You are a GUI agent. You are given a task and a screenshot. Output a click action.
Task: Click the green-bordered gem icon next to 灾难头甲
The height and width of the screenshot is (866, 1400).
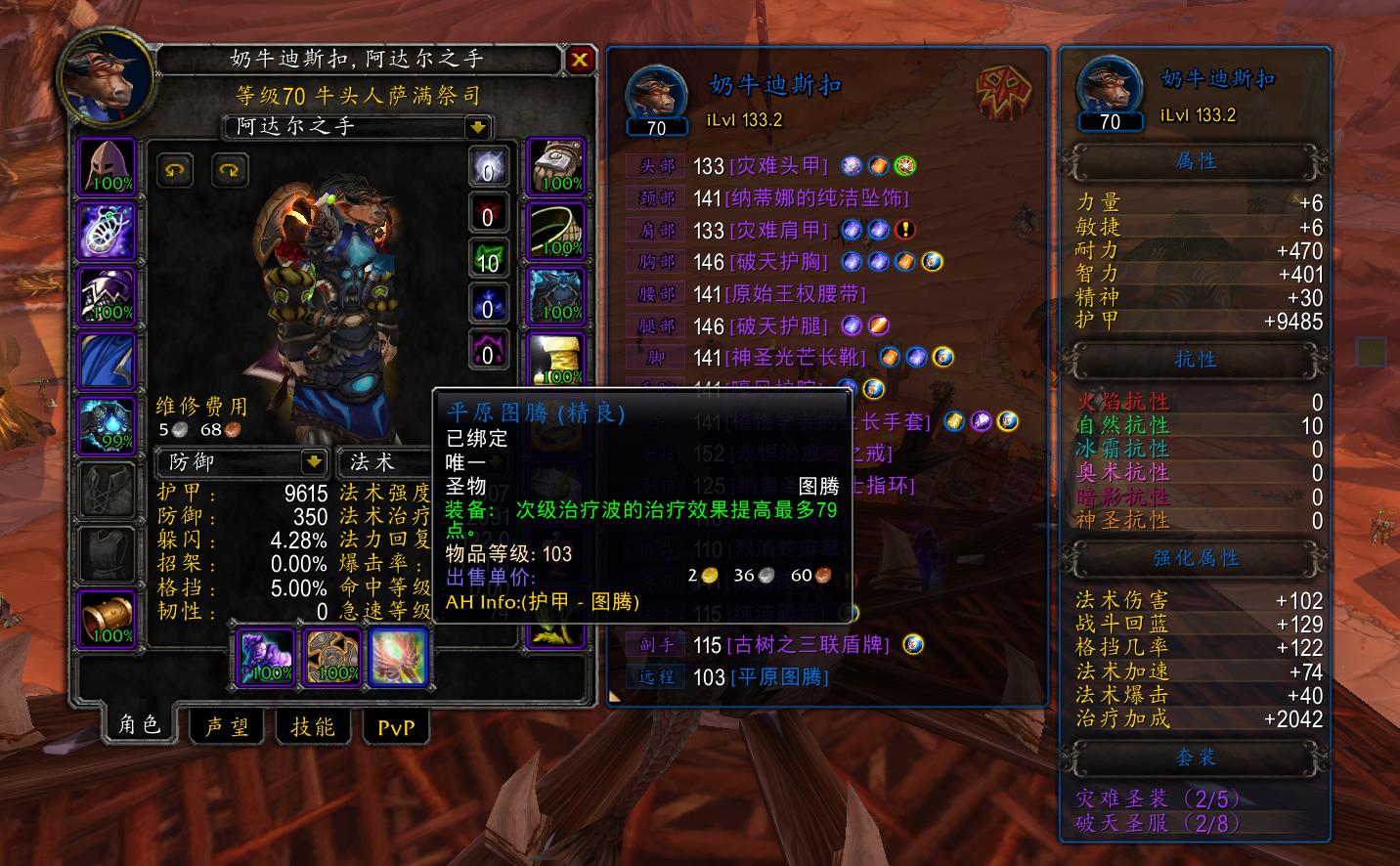907,165
